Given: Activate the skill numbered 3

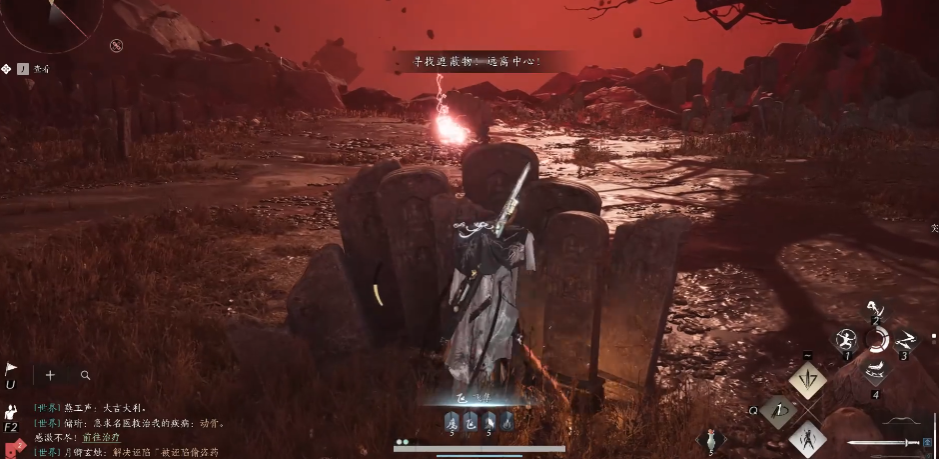Looking at the screenshot, I should [x=905, y=339].
